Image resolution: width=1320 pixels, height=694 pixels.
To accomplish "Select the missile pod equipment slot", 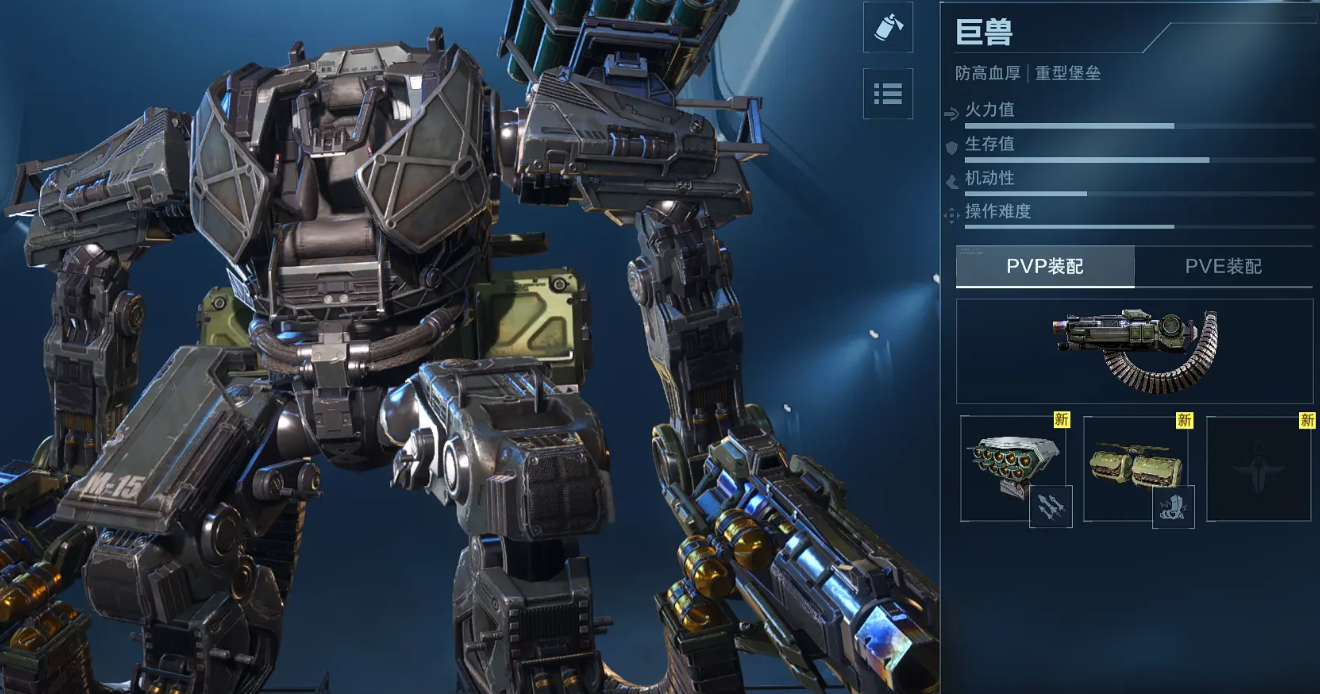I will pos(1010,468).
